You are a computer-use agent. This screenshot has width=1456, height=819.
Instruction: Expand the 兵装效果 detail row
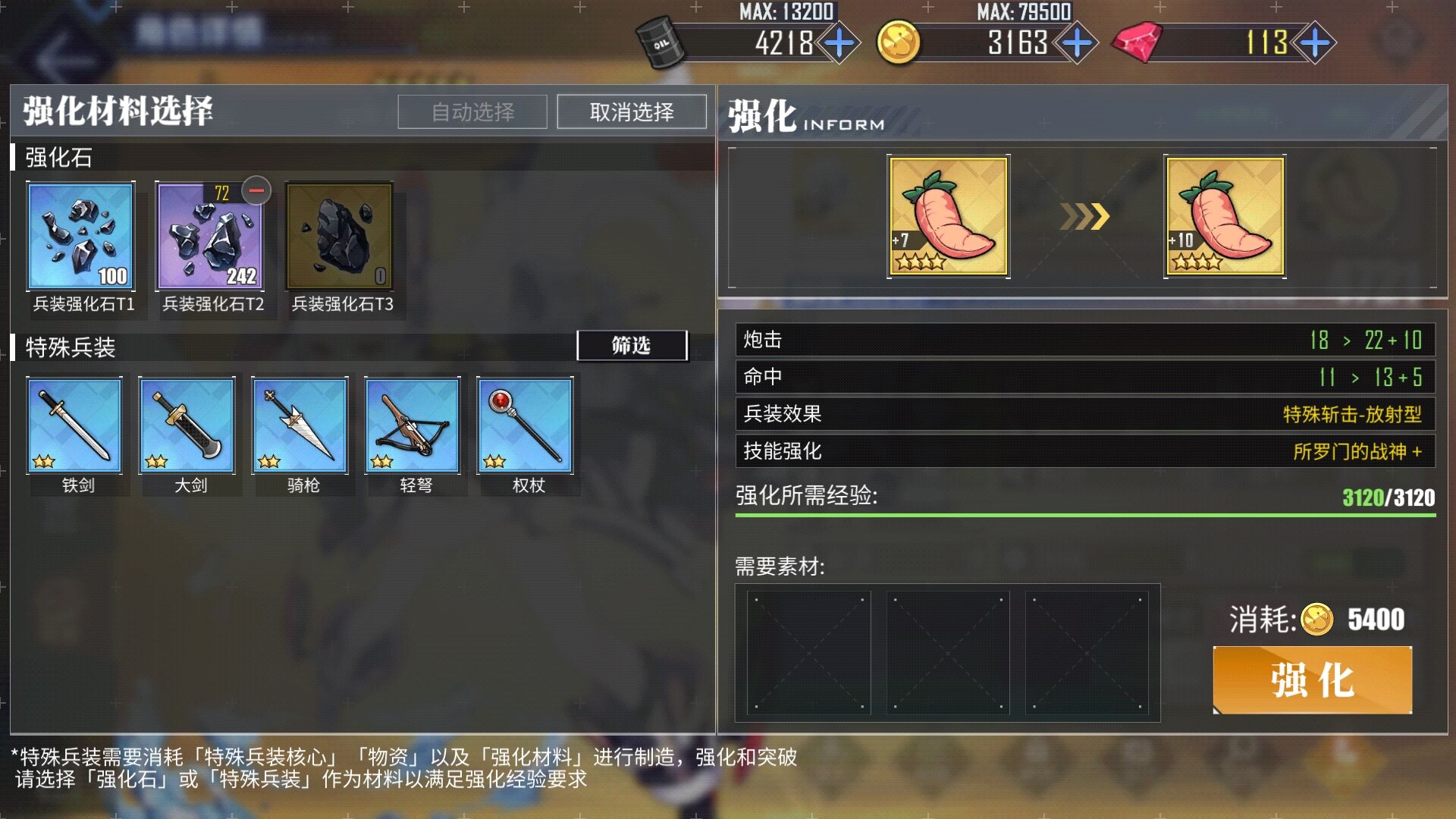point(1081,415)
